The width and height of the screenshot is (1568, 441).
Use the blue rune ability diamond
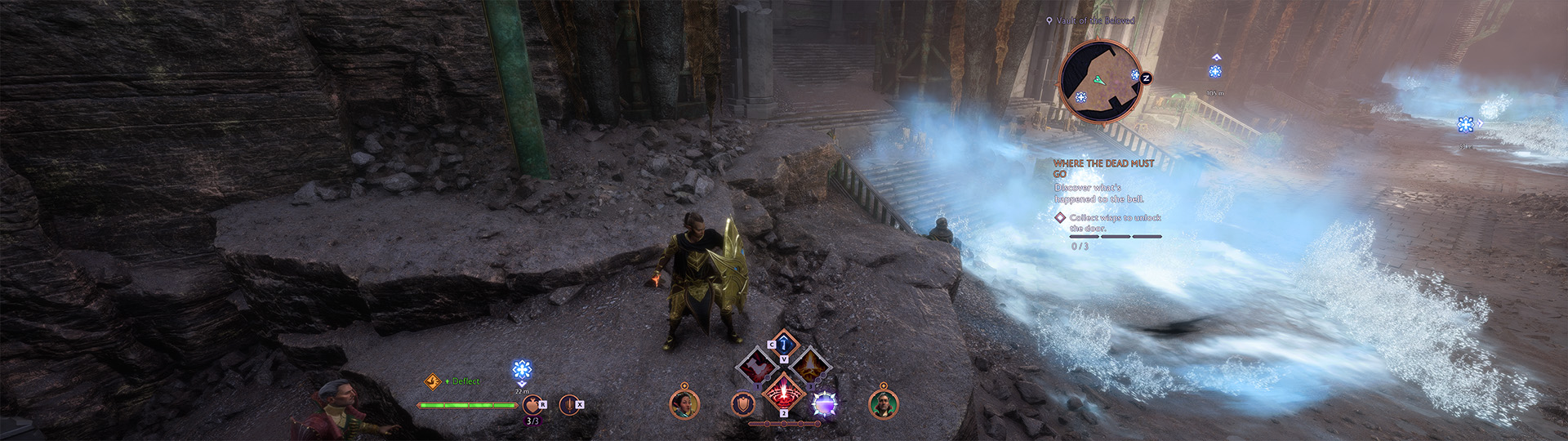(x=784, y=343)
